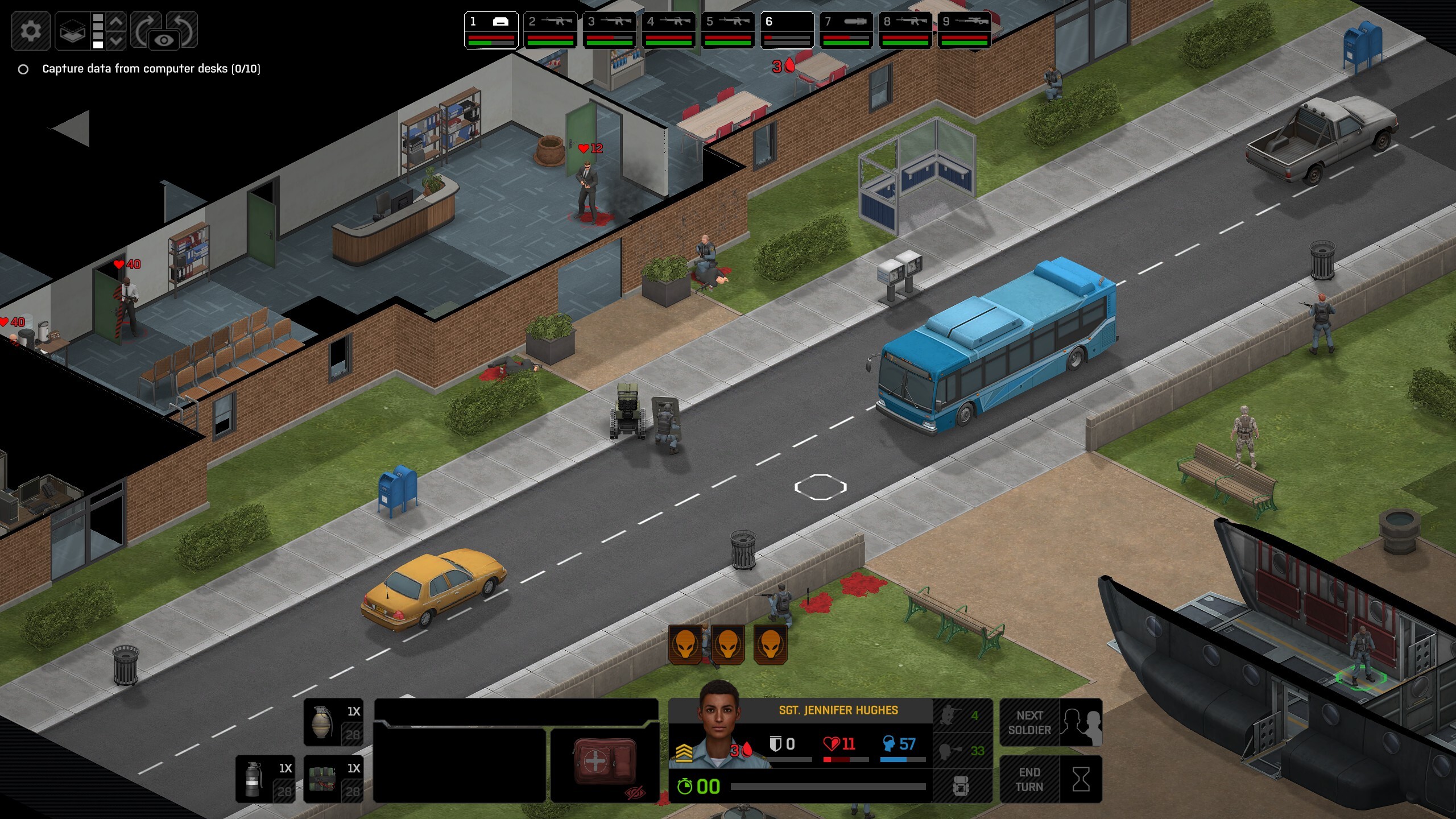Switch to squad soldier number 6
Screen dimensions: 1456x819
pos(787,30)
